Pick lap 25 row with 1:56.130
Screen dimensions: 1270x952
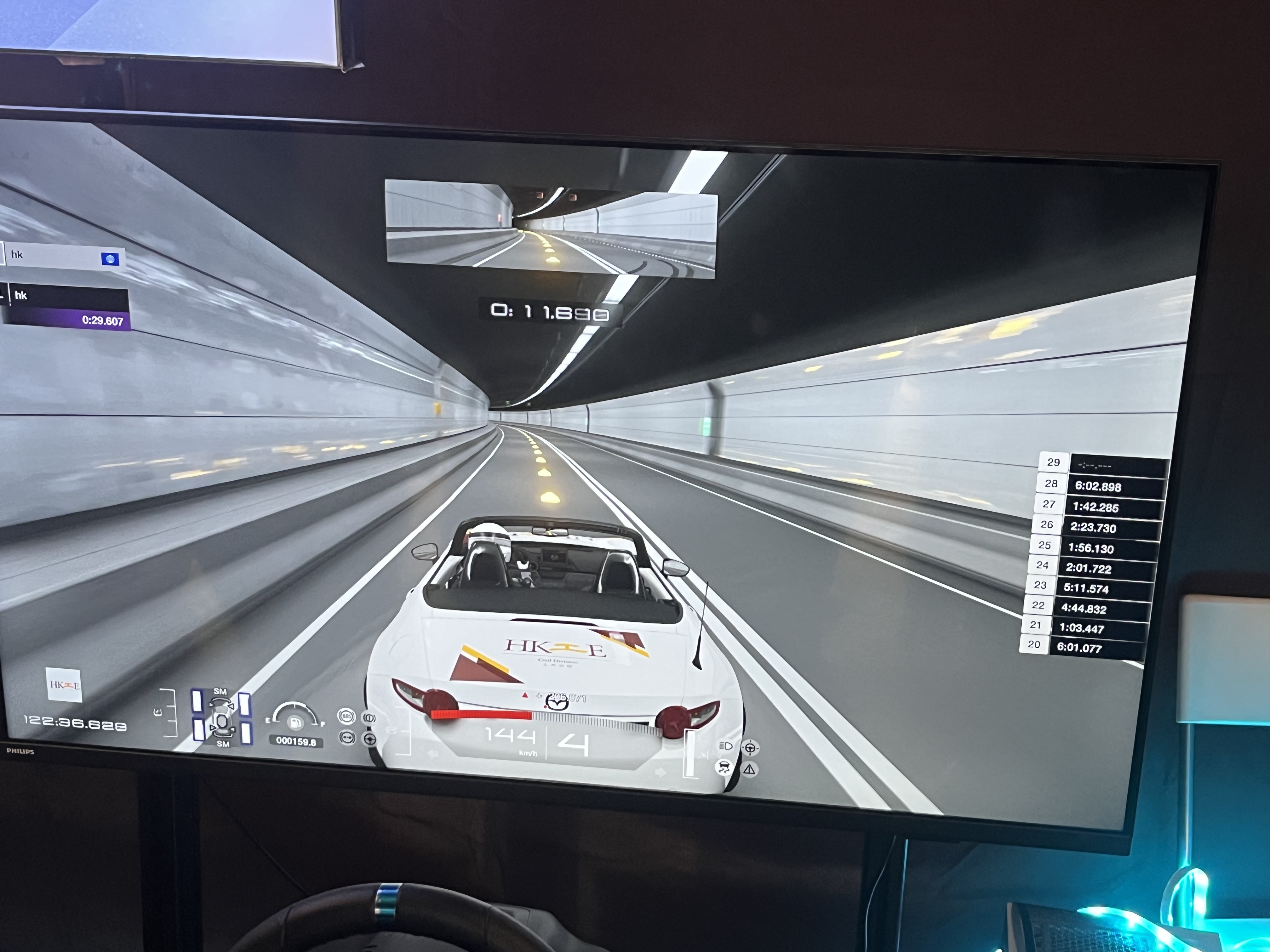tap(1090, 548)
